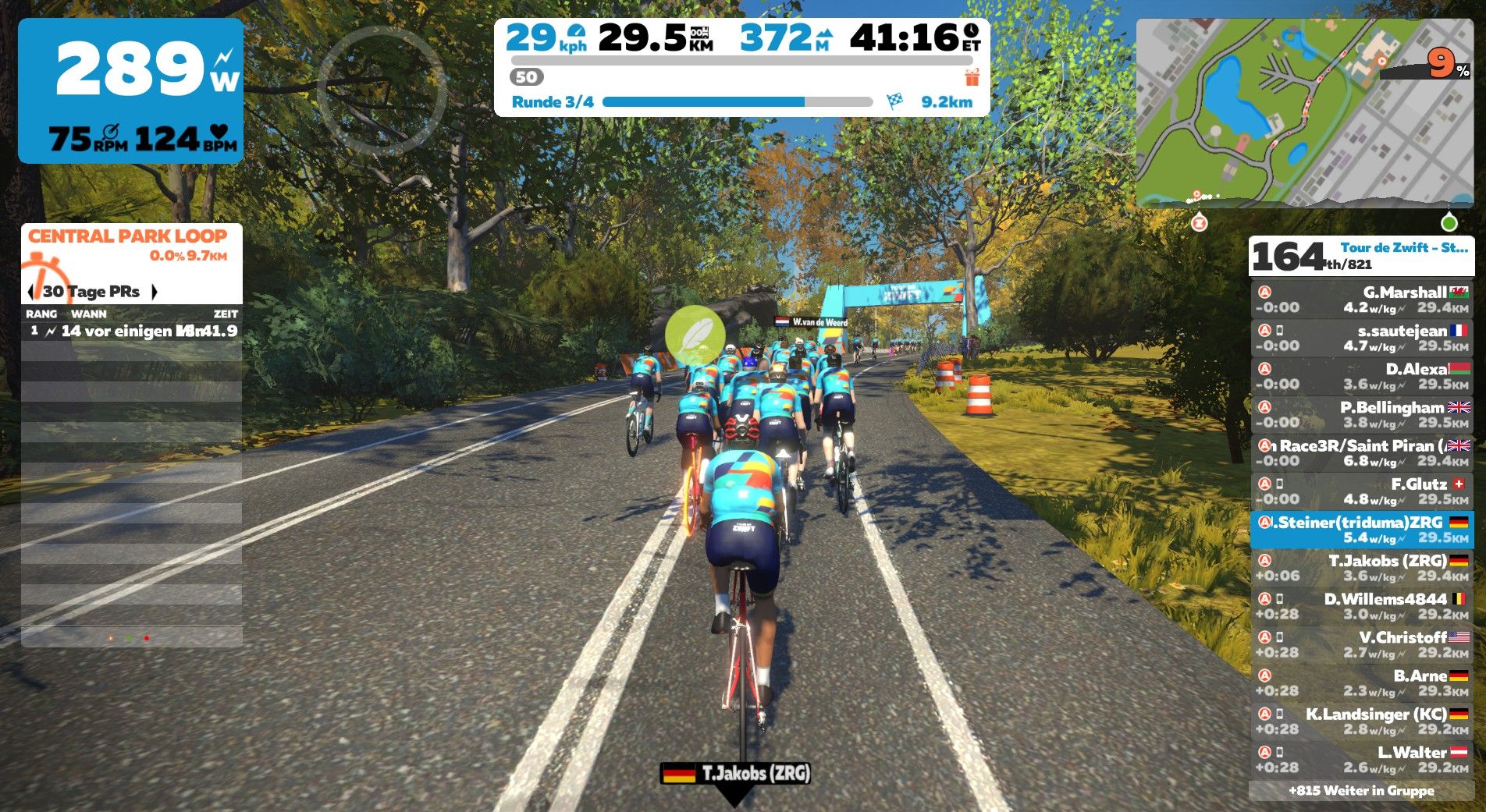Screen dimensions: 1486x812
Task: Select V.Christoff from the riders list
Action: click(1361, 644)
